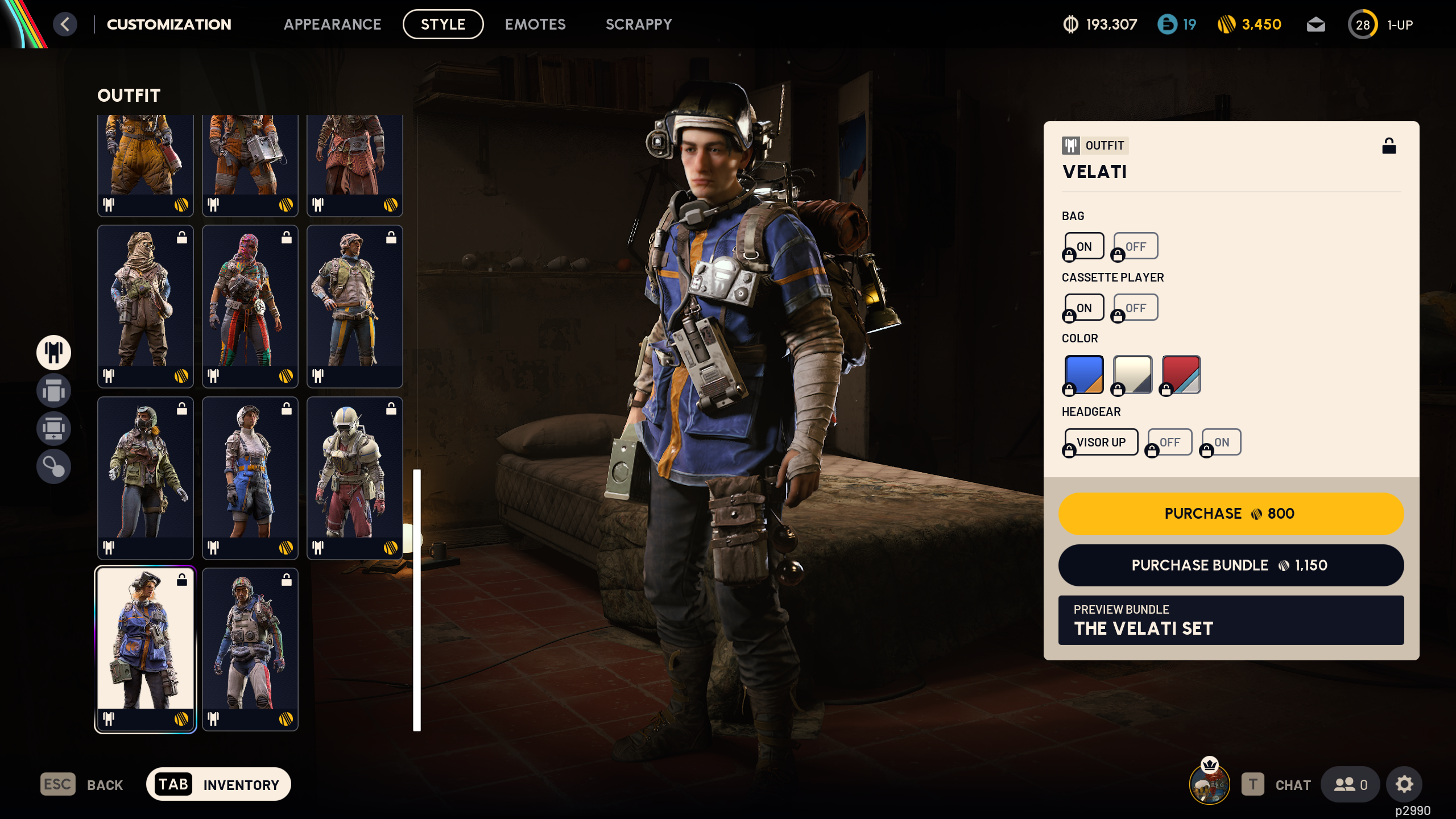Select the red and teal color swatch
The image size is (1456, 819).
pos(1179,374)
